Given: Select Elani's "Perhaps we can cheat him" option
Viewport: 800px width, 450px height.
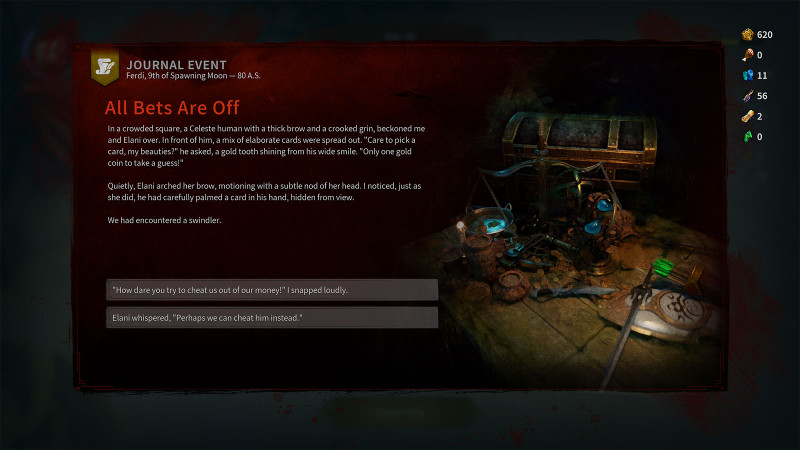Looking at the screenshot, I should [x=272, y=318].
